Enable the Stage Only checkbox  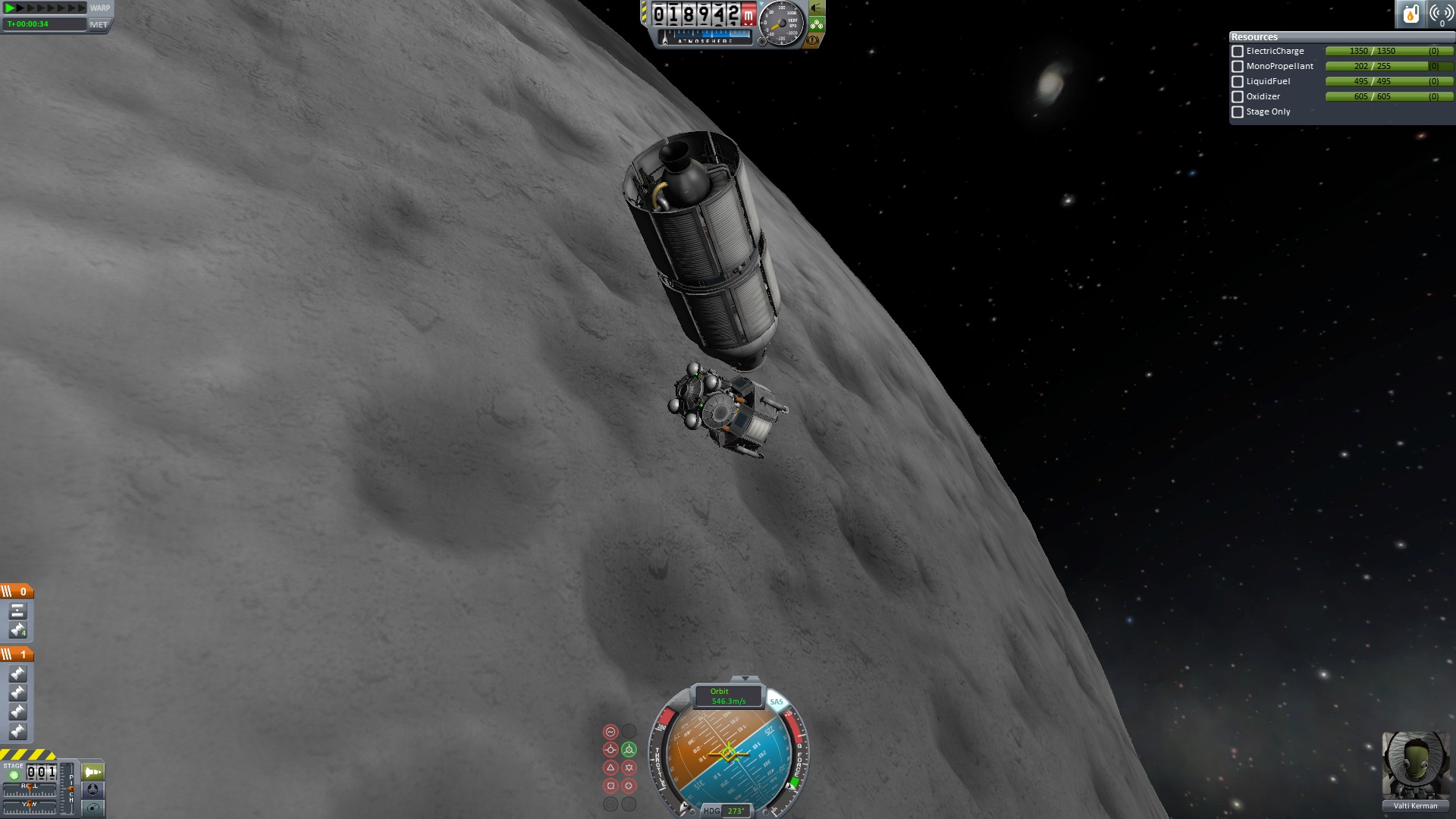click(1238, 112)
